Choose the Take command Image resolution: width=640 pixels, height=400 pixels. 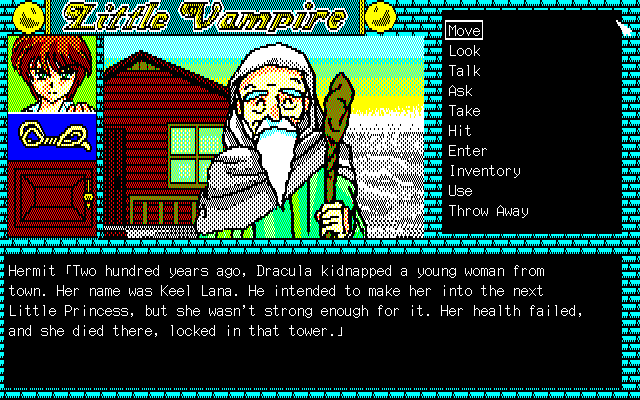(x=464, y=111)
